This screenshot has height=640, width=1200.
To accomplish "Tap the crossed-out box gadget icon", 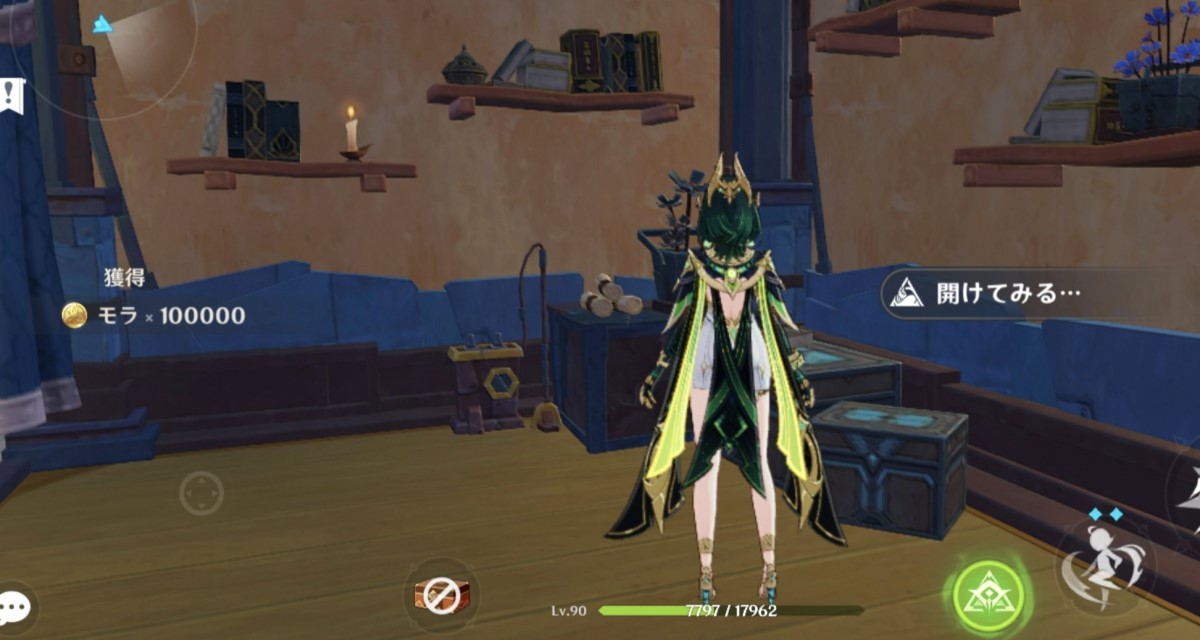I will click(x=439, y=596).
